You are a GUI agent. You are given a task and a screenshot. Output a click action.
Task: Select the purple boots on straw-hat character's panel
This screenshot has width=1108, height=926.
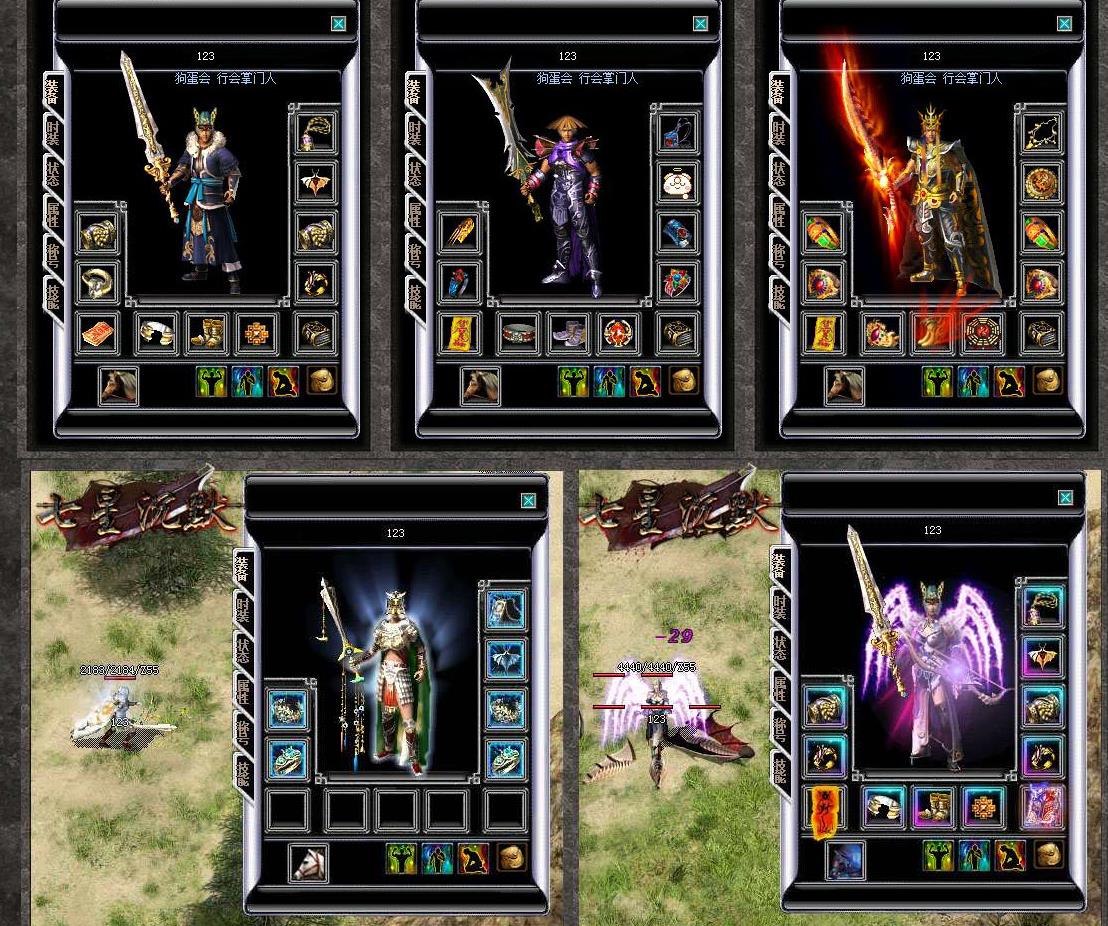pos(568,334)
